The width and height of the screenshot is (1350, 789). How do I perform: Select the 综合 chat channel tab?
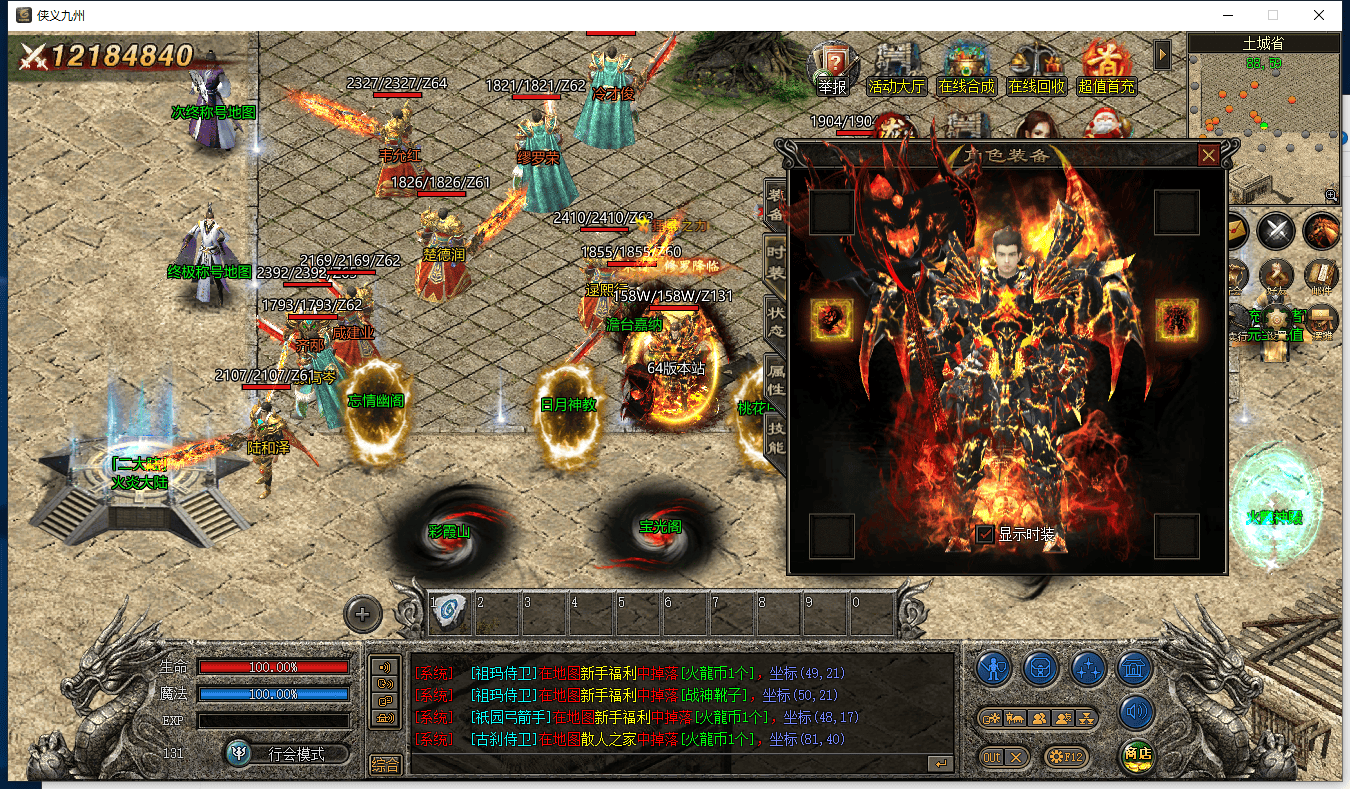[x=386, y=764]
